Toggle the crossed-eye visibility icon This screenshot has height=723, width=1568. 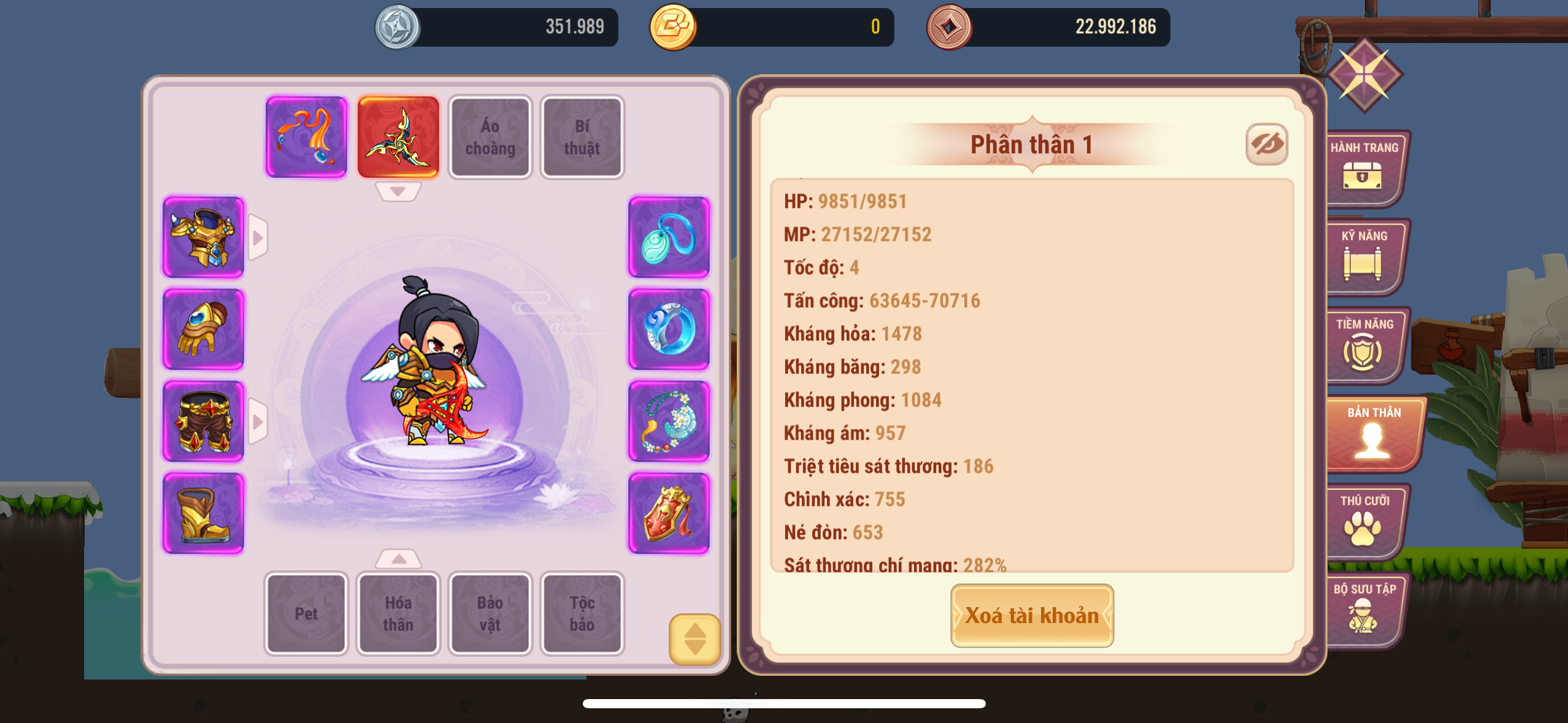[1266, 145]
